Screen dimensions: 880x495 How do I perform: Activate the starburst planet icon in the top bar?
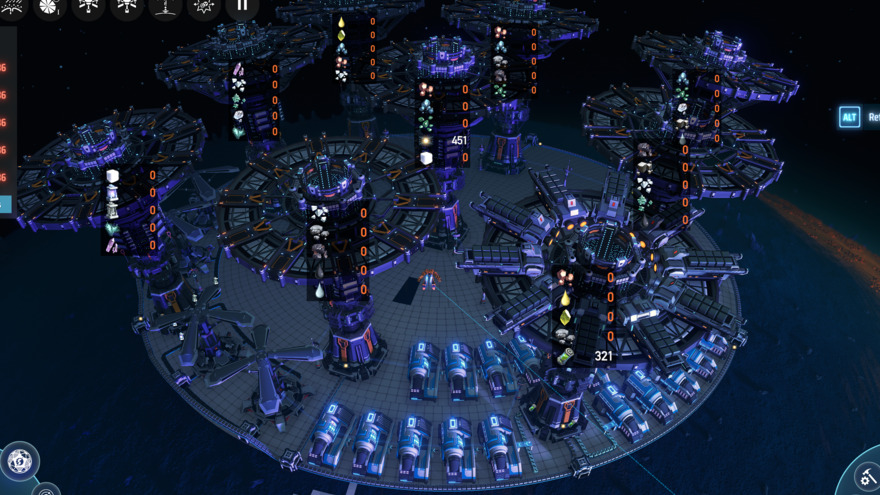(204, 7)
